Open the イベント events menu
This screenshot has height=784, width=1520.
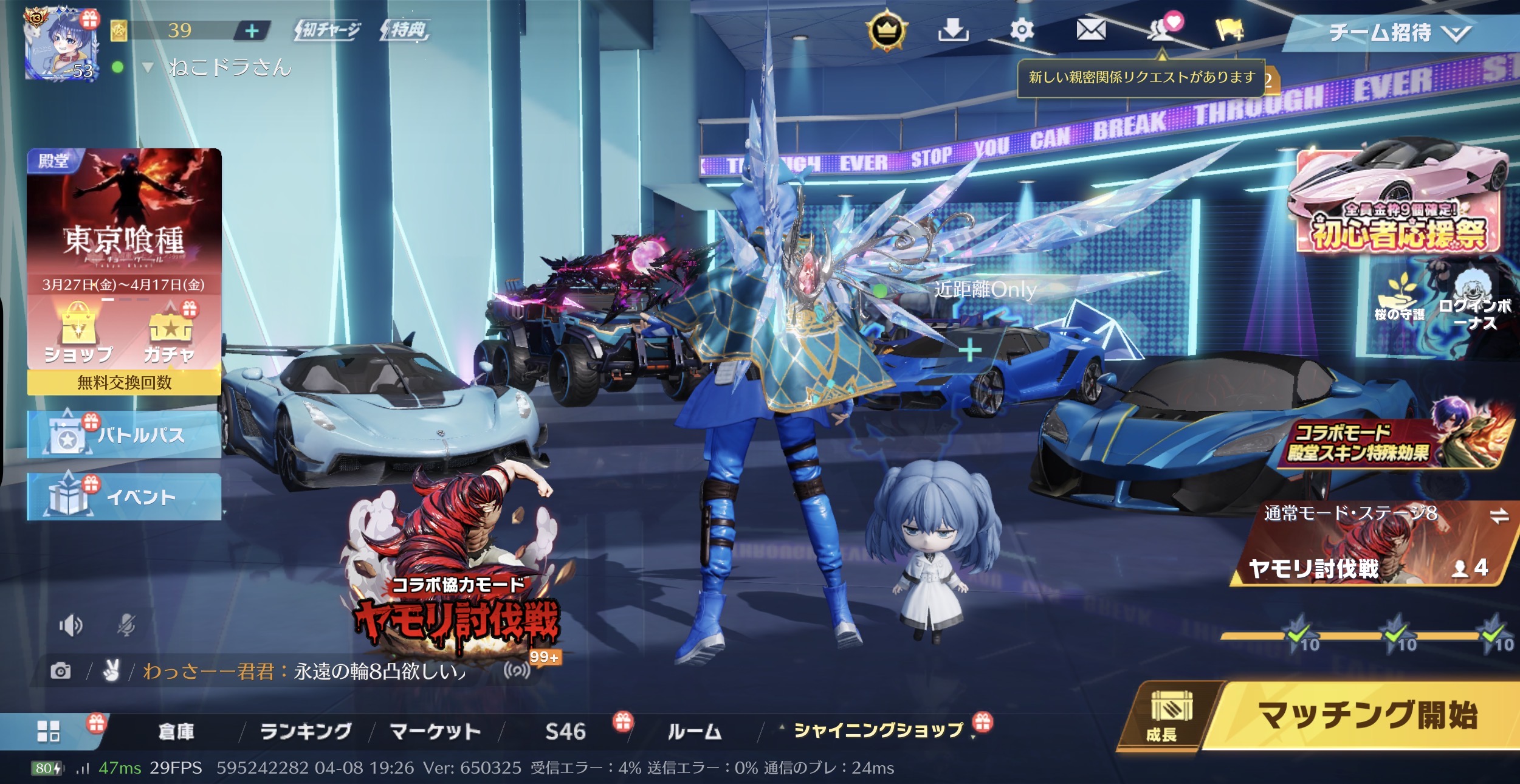click(x=124, y=497)
